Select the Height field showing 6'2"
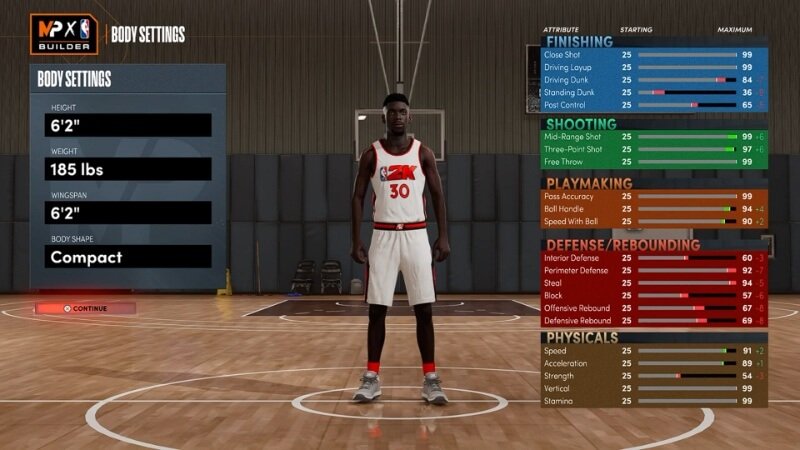This screenshot has width=800, height=450. 128,125
